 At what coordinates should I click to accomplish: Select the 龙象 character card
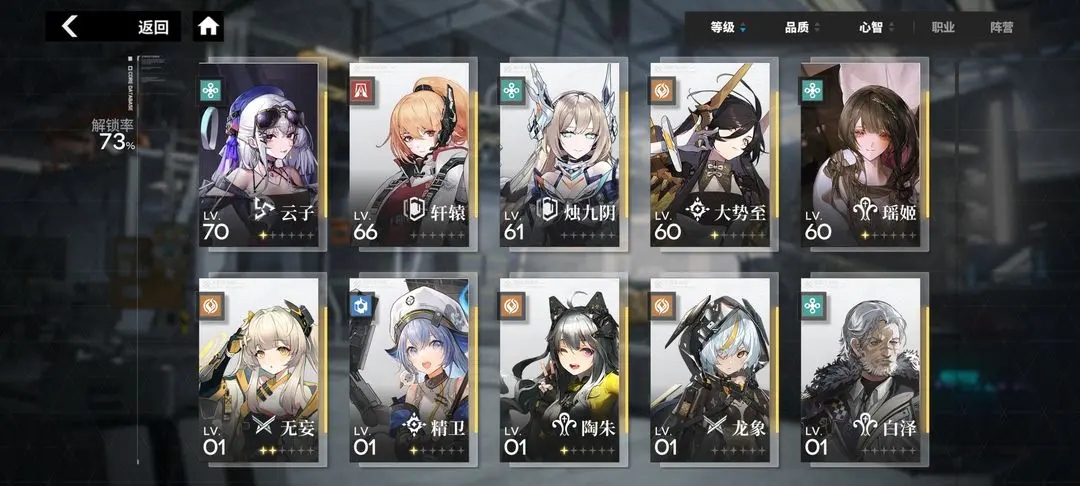coord(710,367)
